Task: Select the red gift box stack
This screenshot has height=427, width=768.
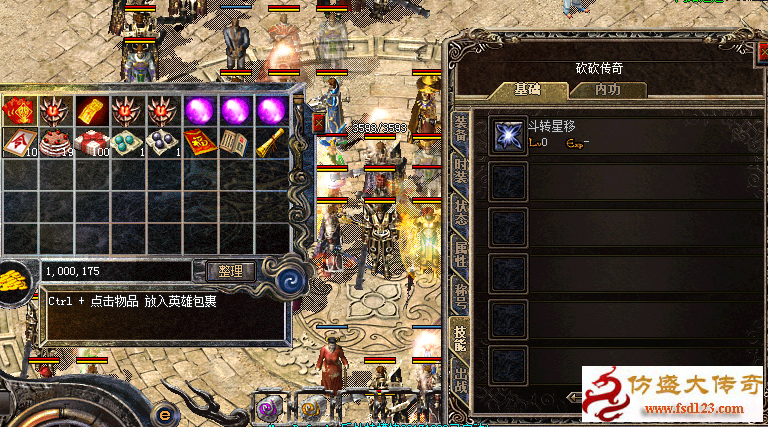Action: (x=91, y=143)
